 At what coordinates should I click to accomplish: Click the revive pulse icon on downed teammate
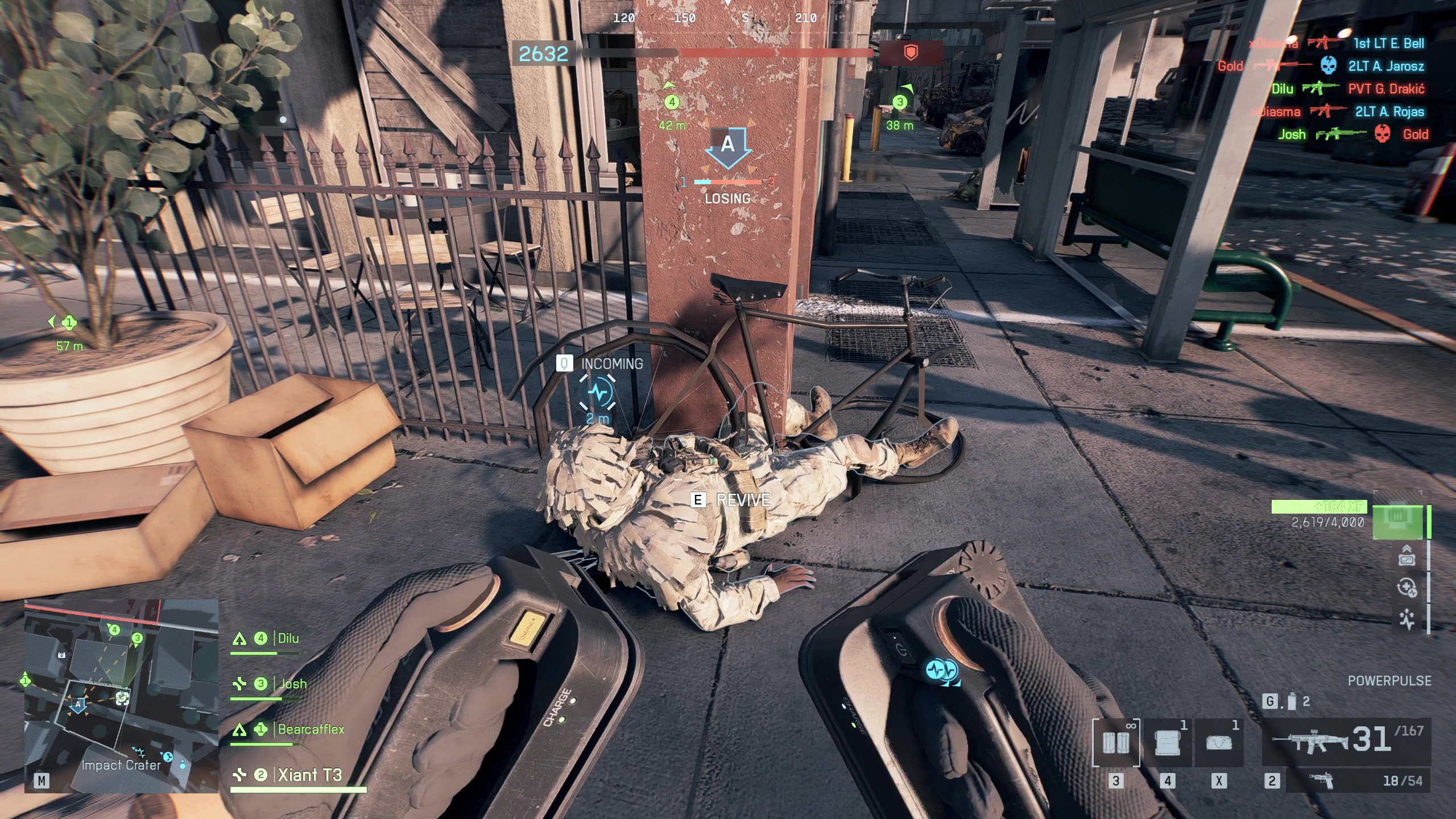[x=598, y=392]
